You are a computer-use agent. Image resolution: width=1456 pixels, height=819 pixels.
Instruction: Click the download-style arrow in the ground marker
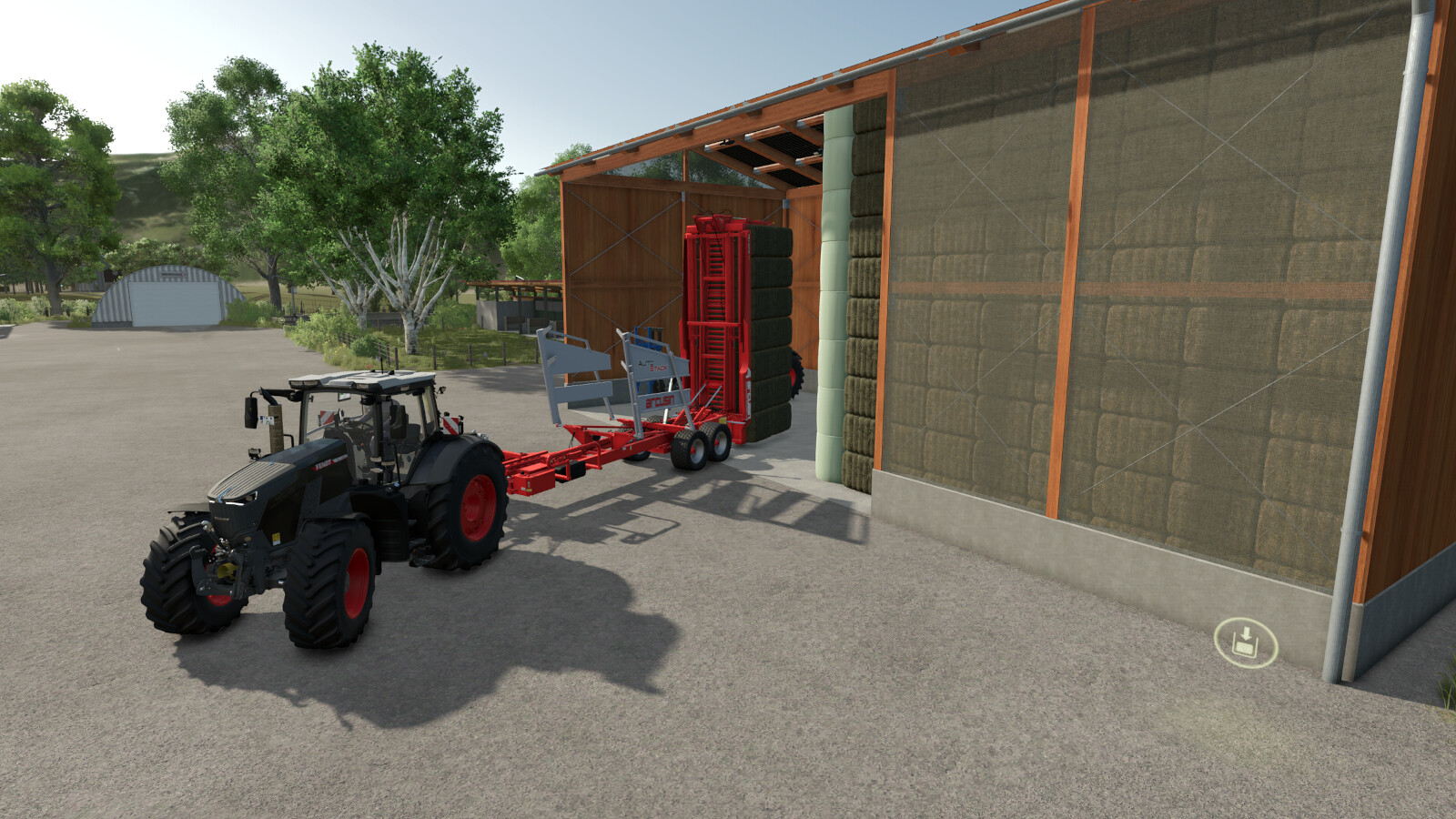(x=1245, y=633)
